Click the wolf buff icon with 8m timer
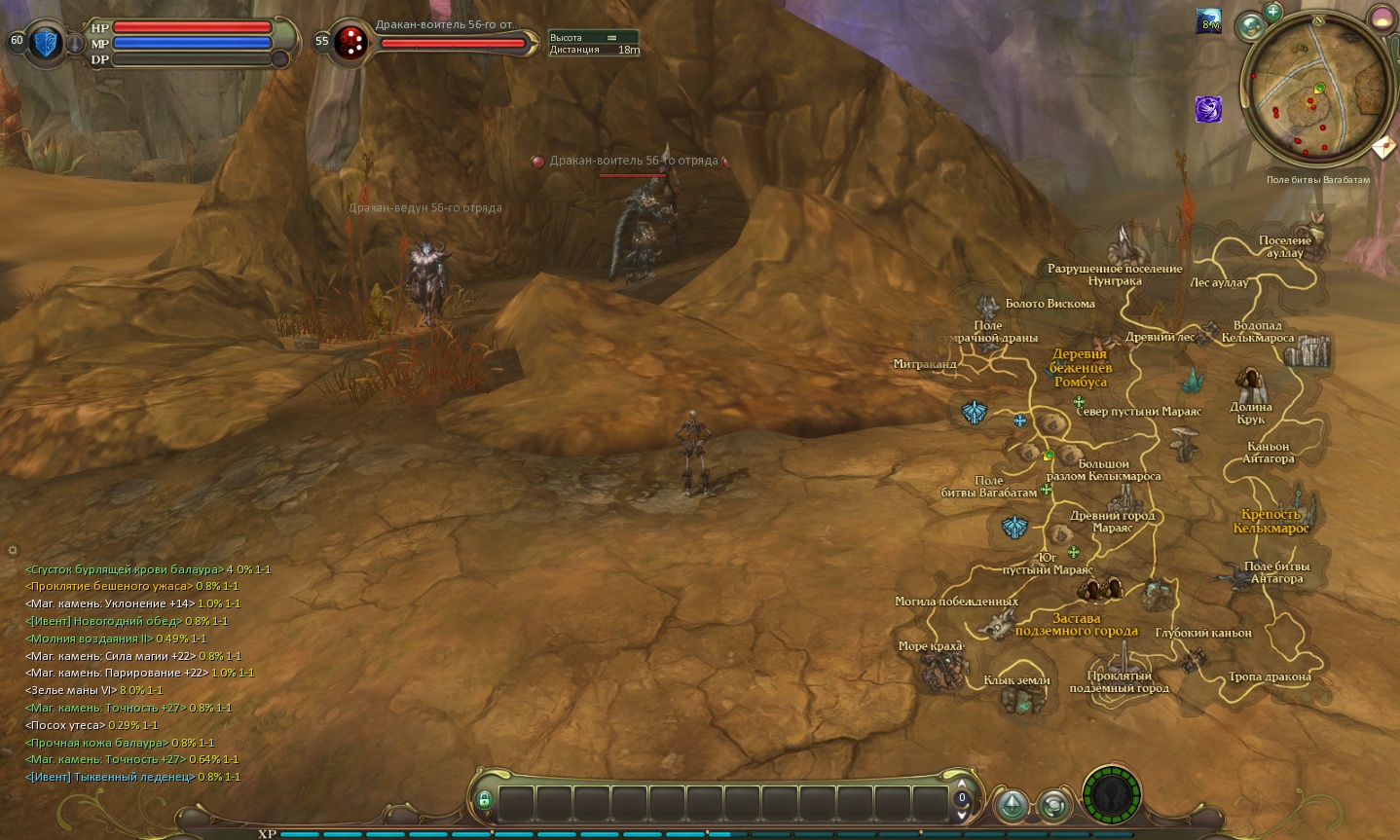 (x=1208, y=21)
